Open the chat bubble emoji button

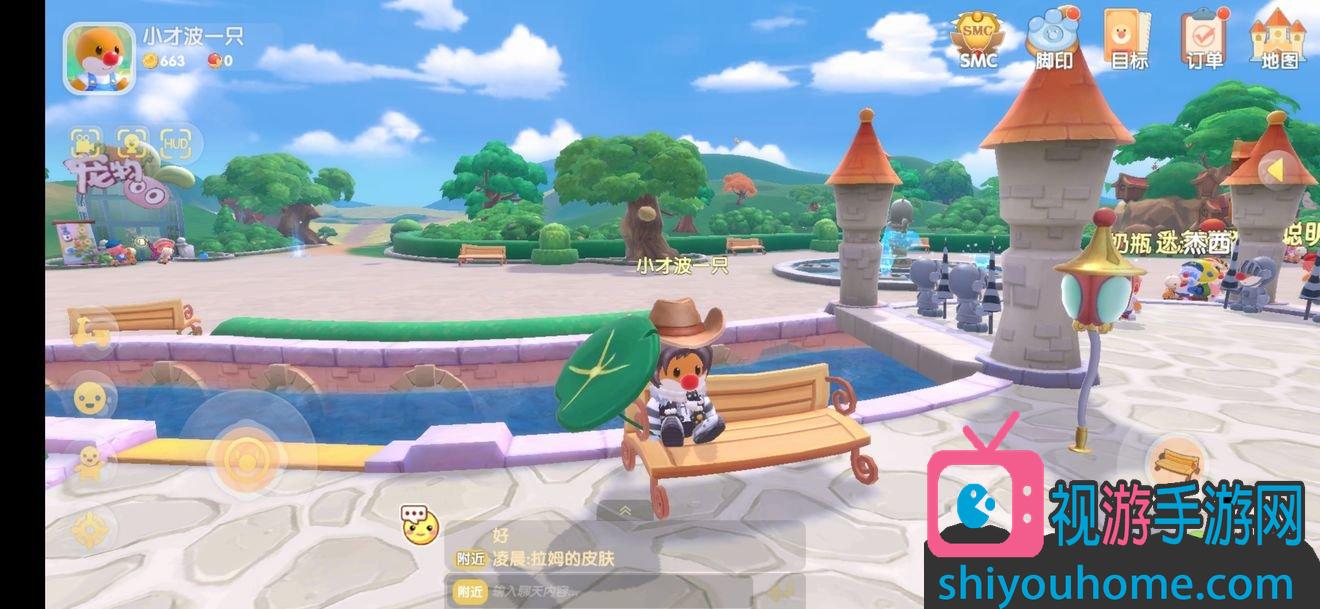click(420, 524)
